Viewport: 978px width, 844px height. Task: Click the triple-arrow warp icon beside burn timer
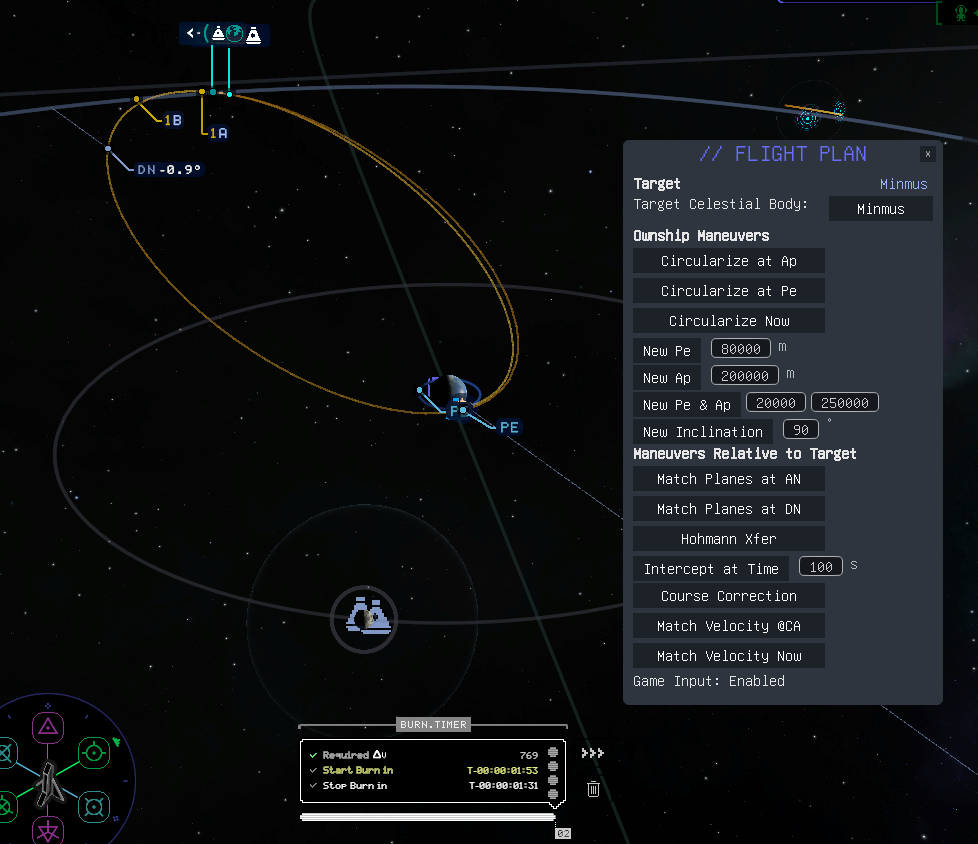[x=592, y=753]
